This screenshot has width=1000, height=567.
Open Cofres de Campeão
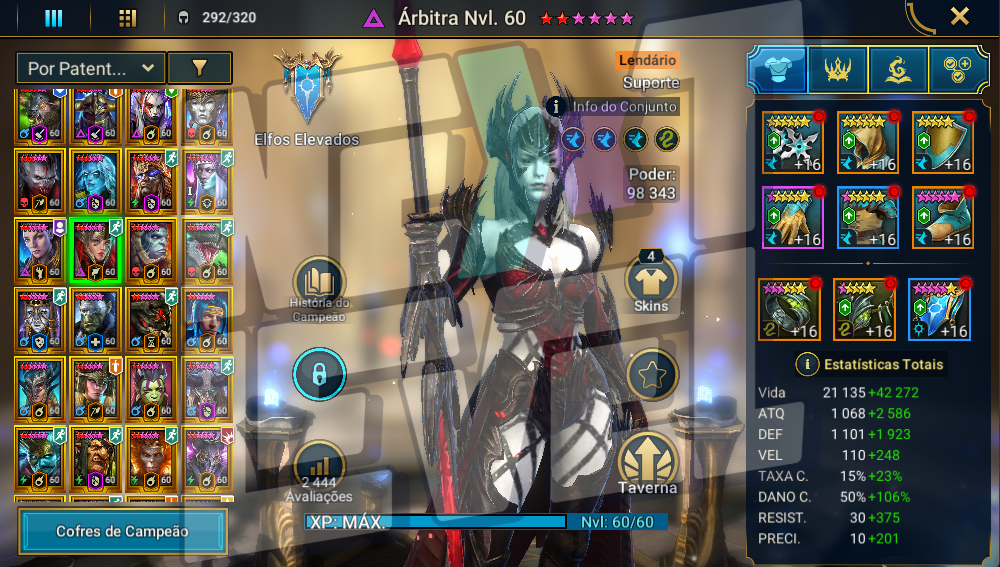click(x=122, y=532)
